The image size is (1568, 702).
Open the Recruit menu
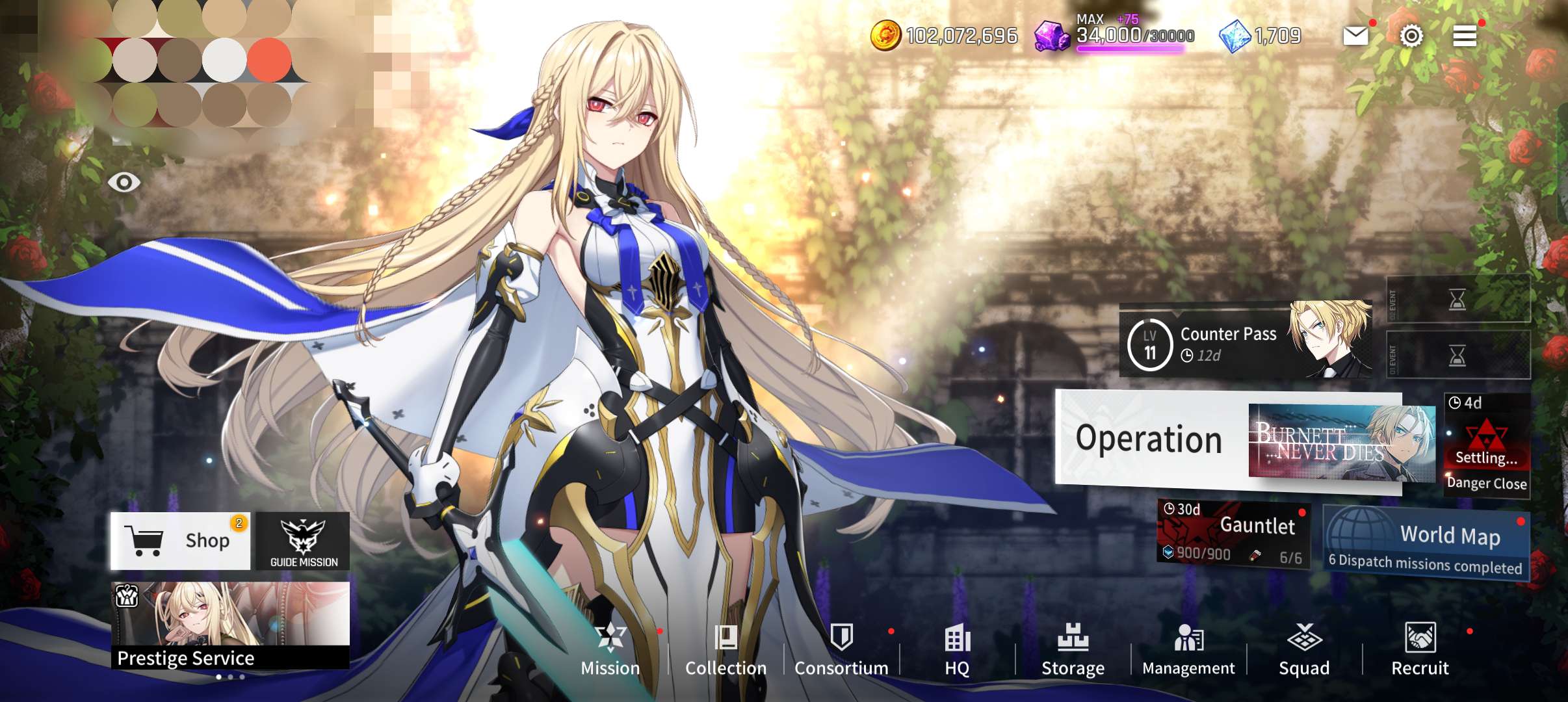pos(1420,649)
